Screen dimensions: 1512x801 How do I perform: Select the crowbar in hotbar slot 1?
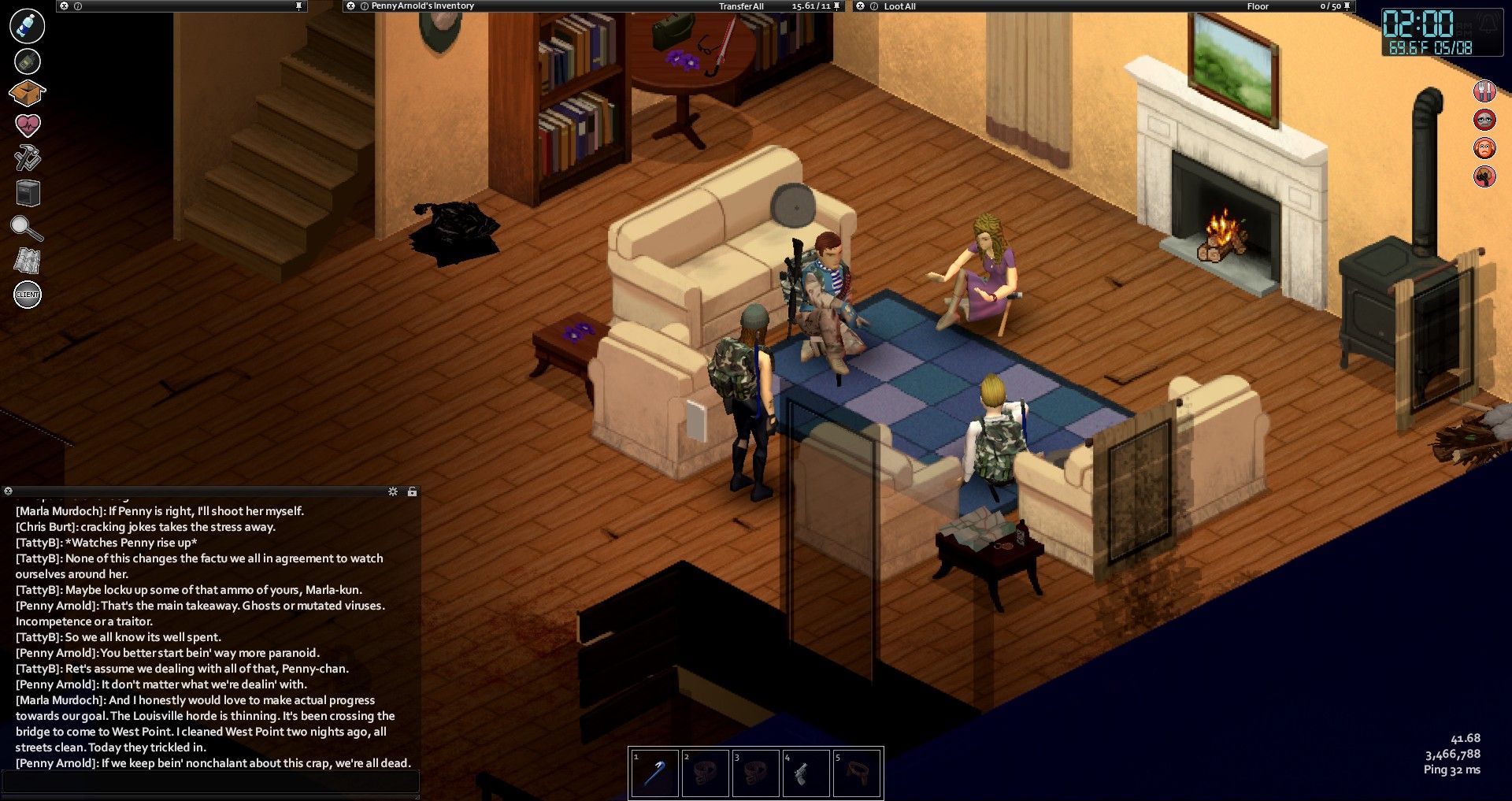[654, 773]
